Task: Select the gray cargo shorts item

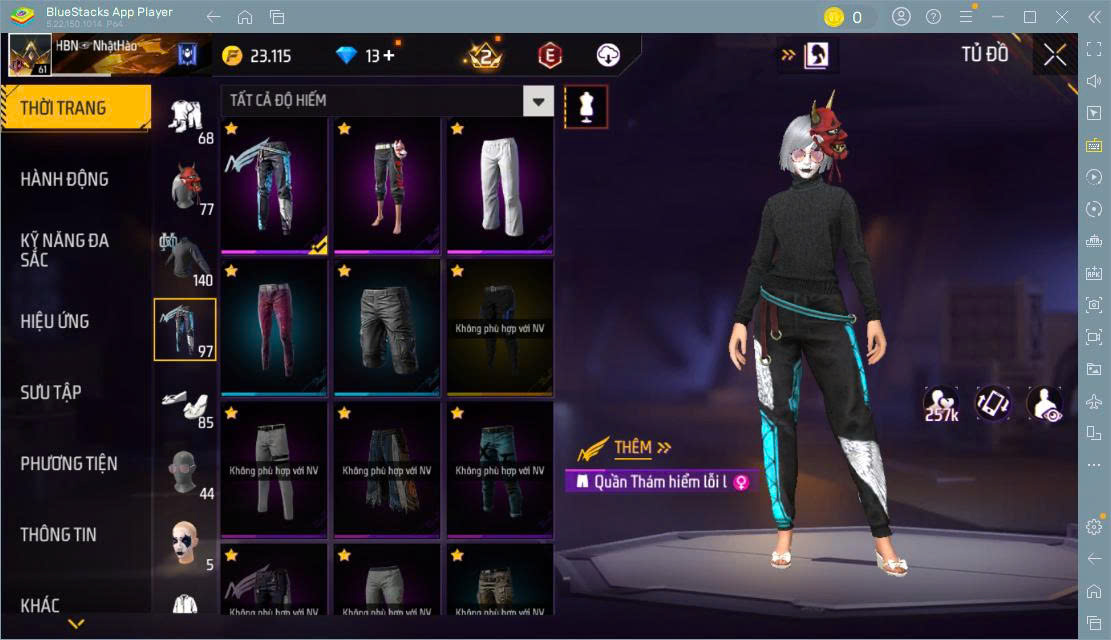Action: [x=387, y=328]
